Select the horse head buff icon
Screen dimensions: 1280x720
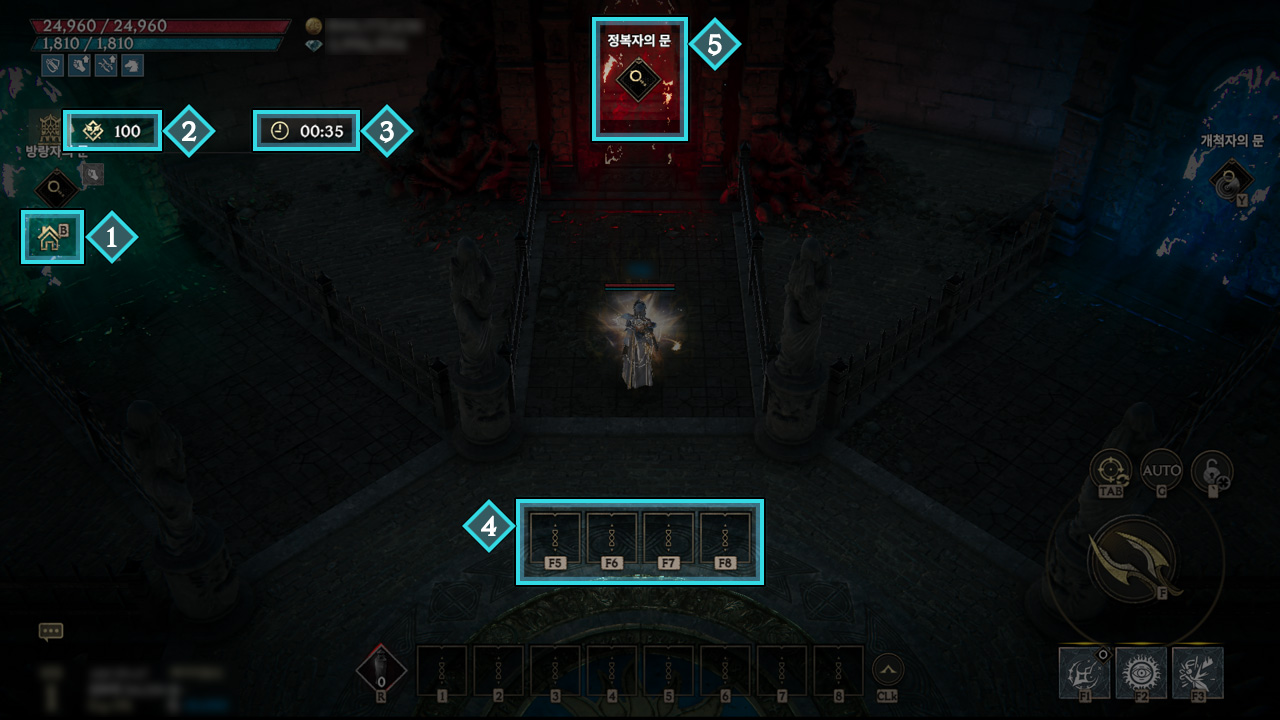(132, 66)
